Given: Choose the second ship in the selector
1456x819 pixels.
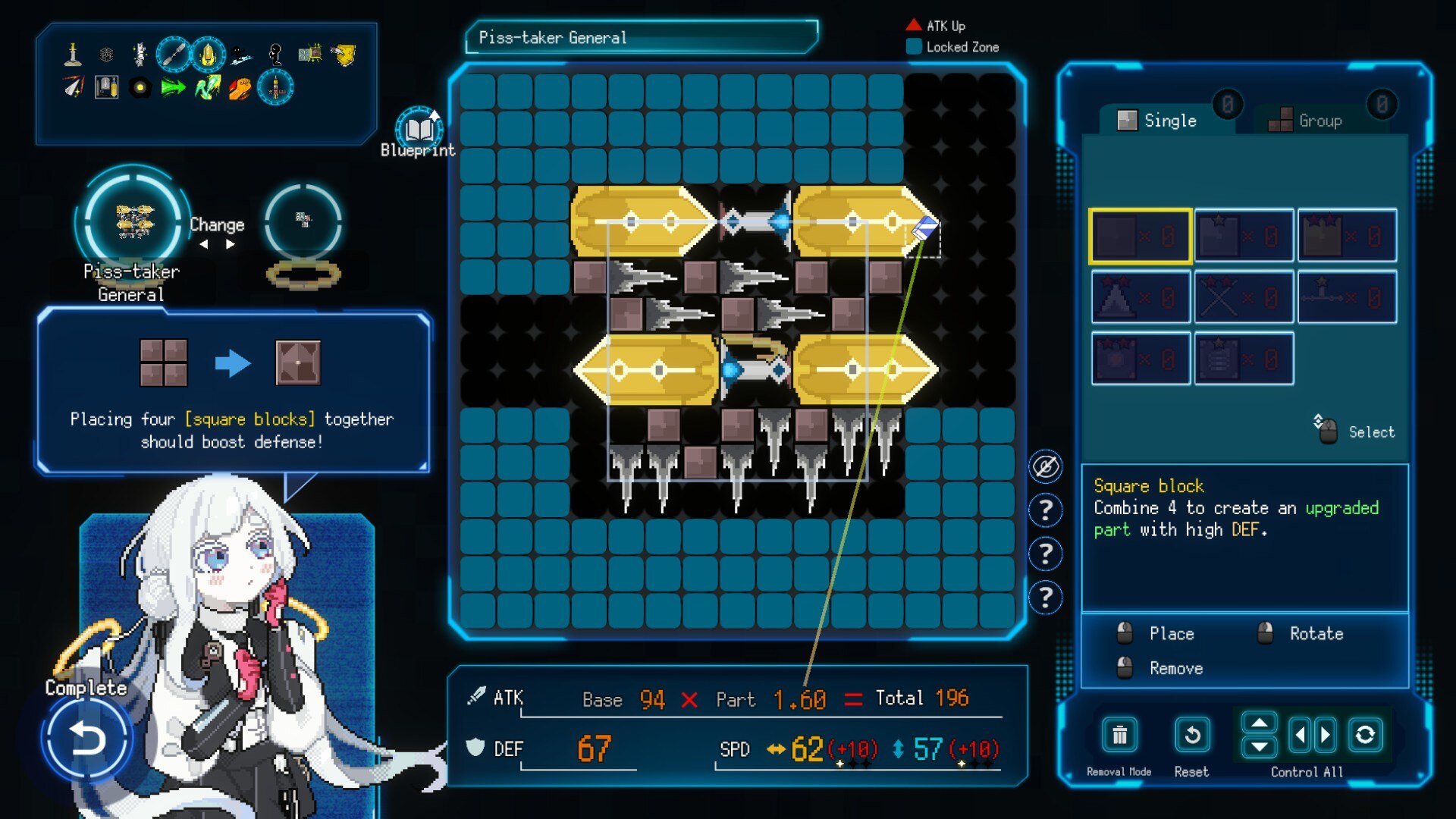Looking at the screenshot, I should [x=303, y=221].
